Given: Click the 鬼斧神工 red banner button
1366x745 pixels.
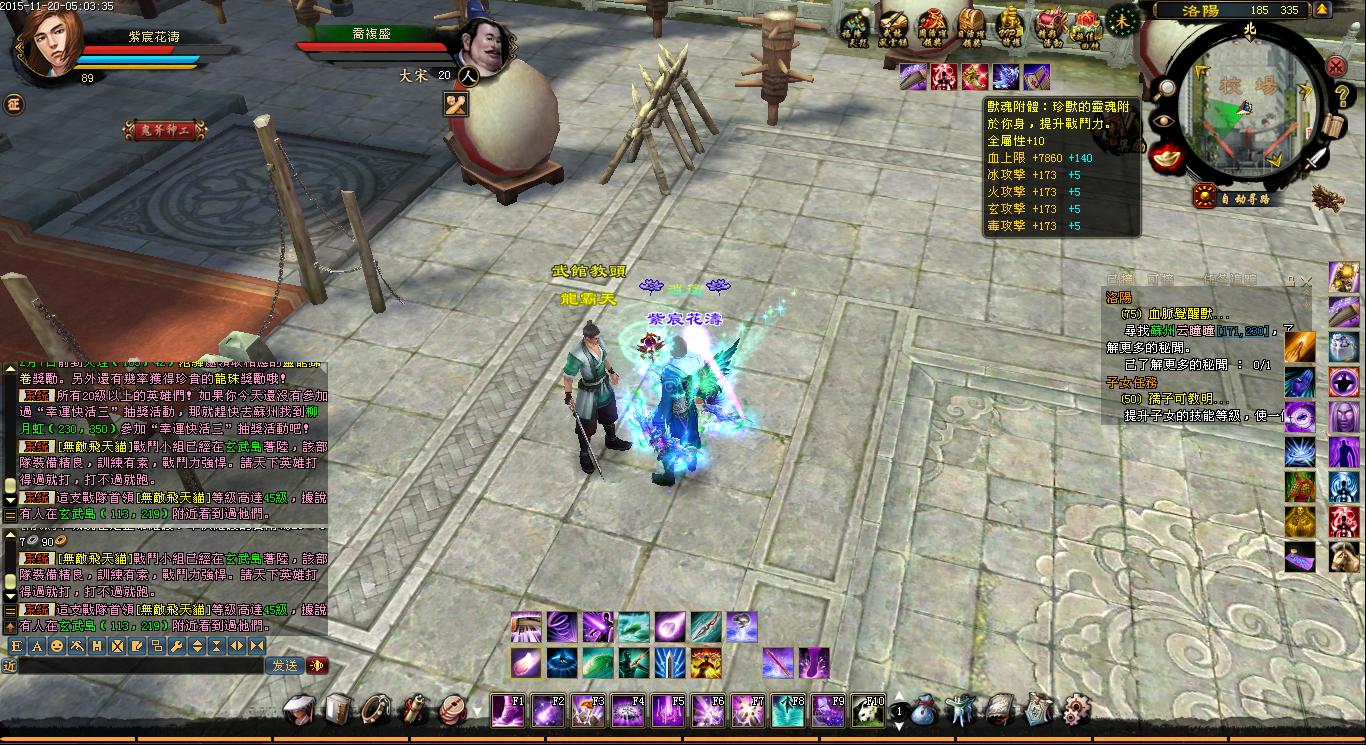Looking at the screenshot, I should 161,129.
